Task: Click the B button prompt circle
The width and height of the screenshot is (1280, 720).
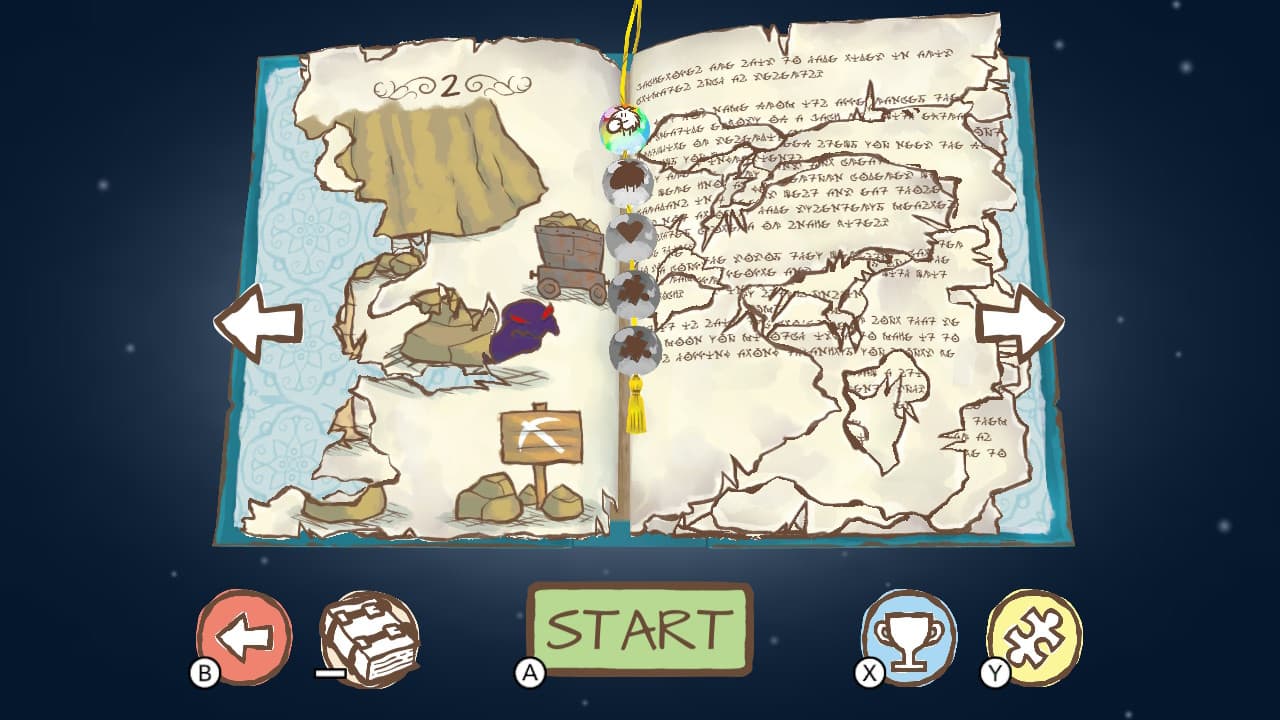Action: pyautogui.click(x=205, y=672)
